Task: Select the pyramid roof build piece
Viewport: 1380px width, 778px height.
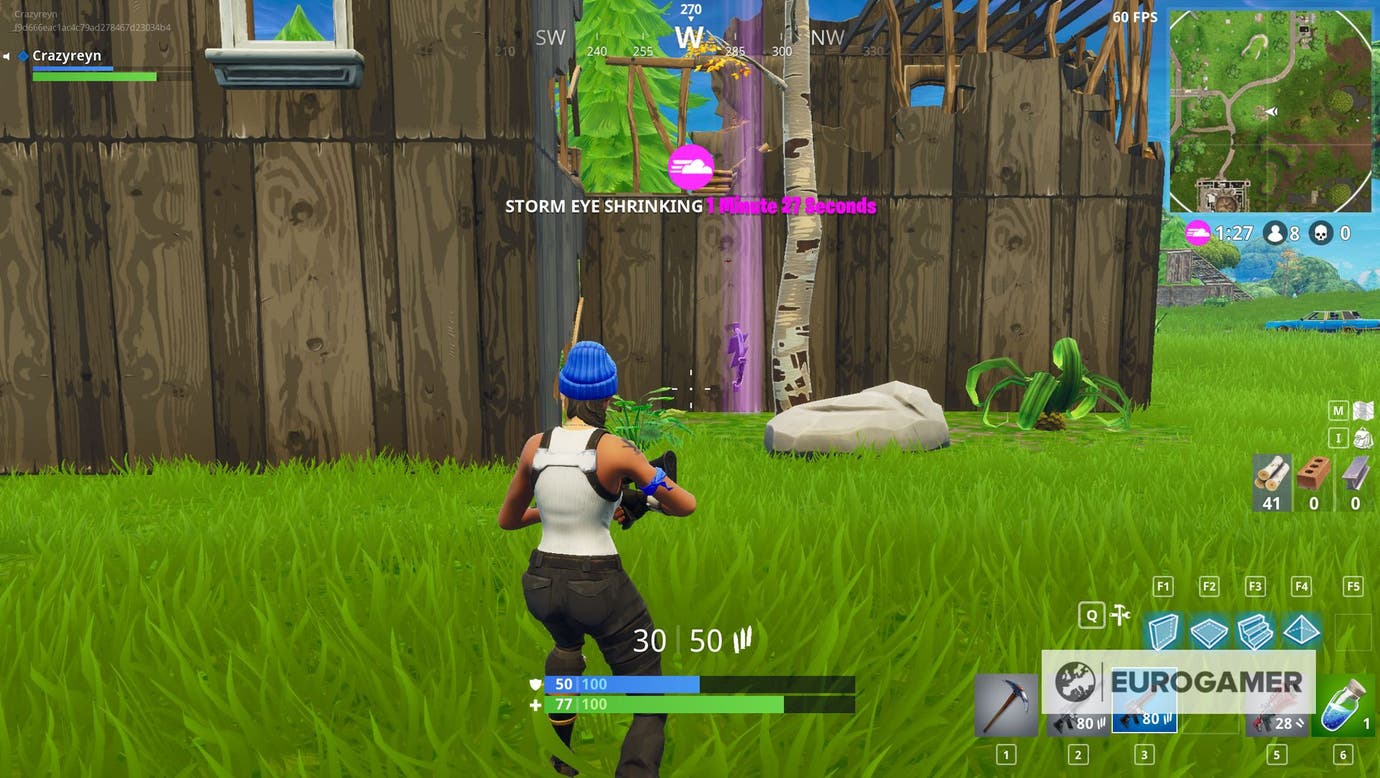Action: click(1301, 632)
